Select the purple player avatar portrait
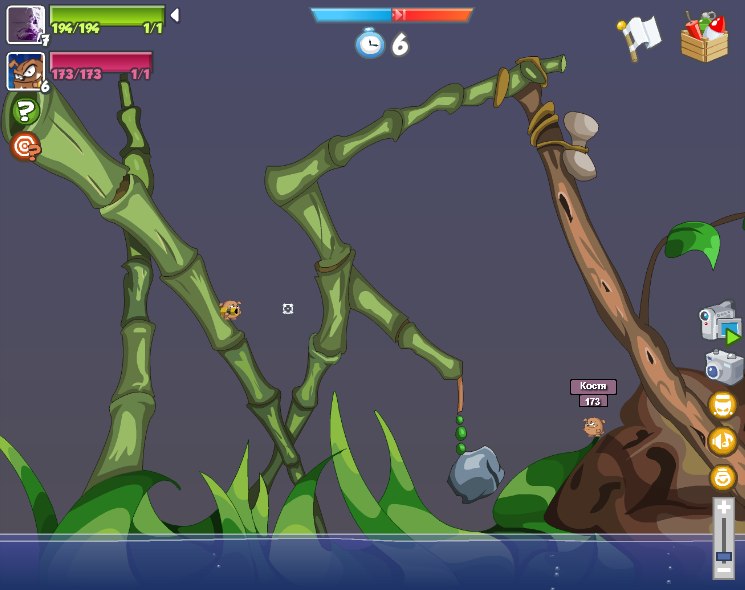Screen dimensions: 745x590 pyautogui.click(x=25, y=24)
